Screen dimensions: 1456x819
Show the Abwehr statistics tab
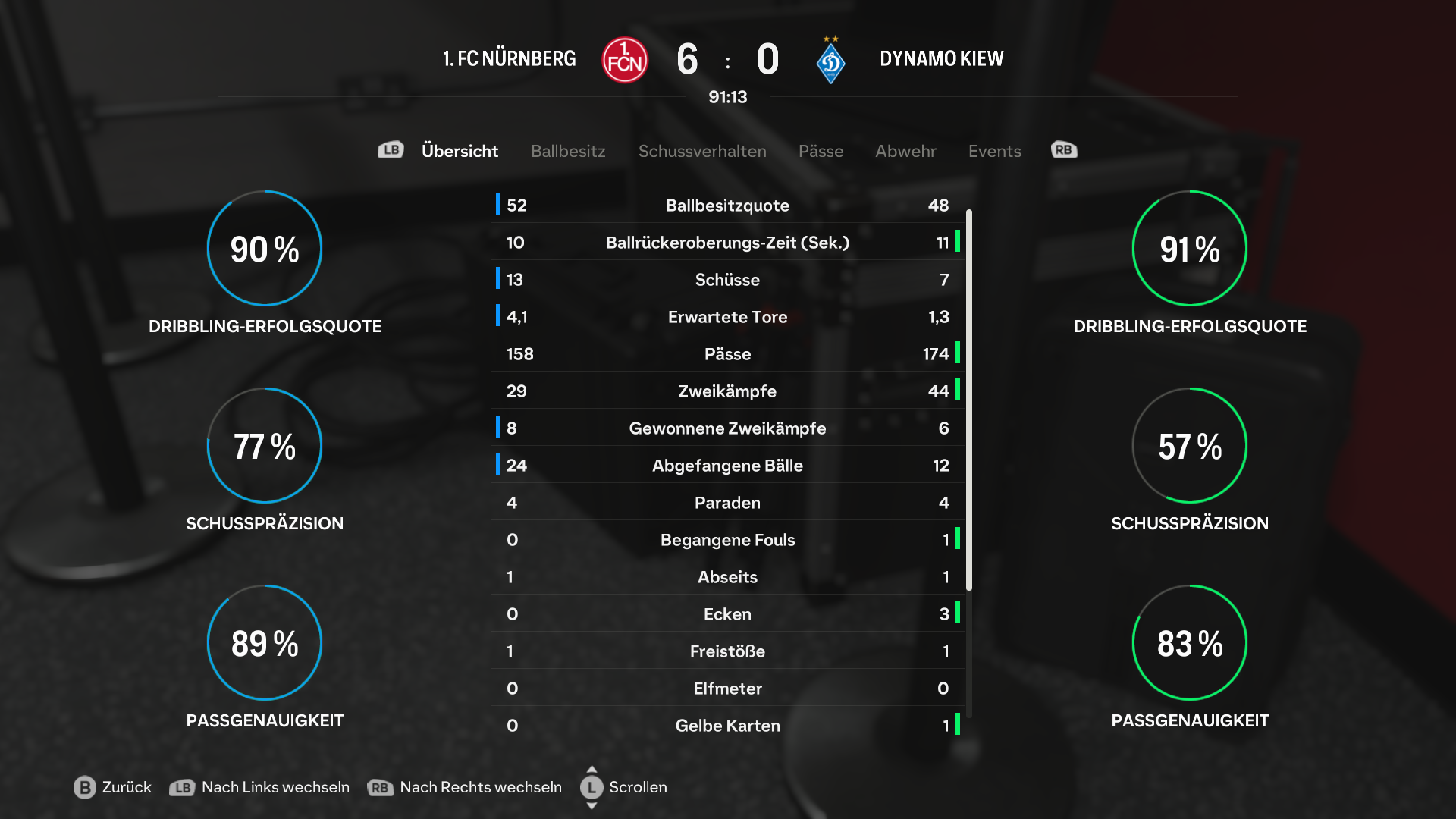pyautogui.click(x=905, y=151)
